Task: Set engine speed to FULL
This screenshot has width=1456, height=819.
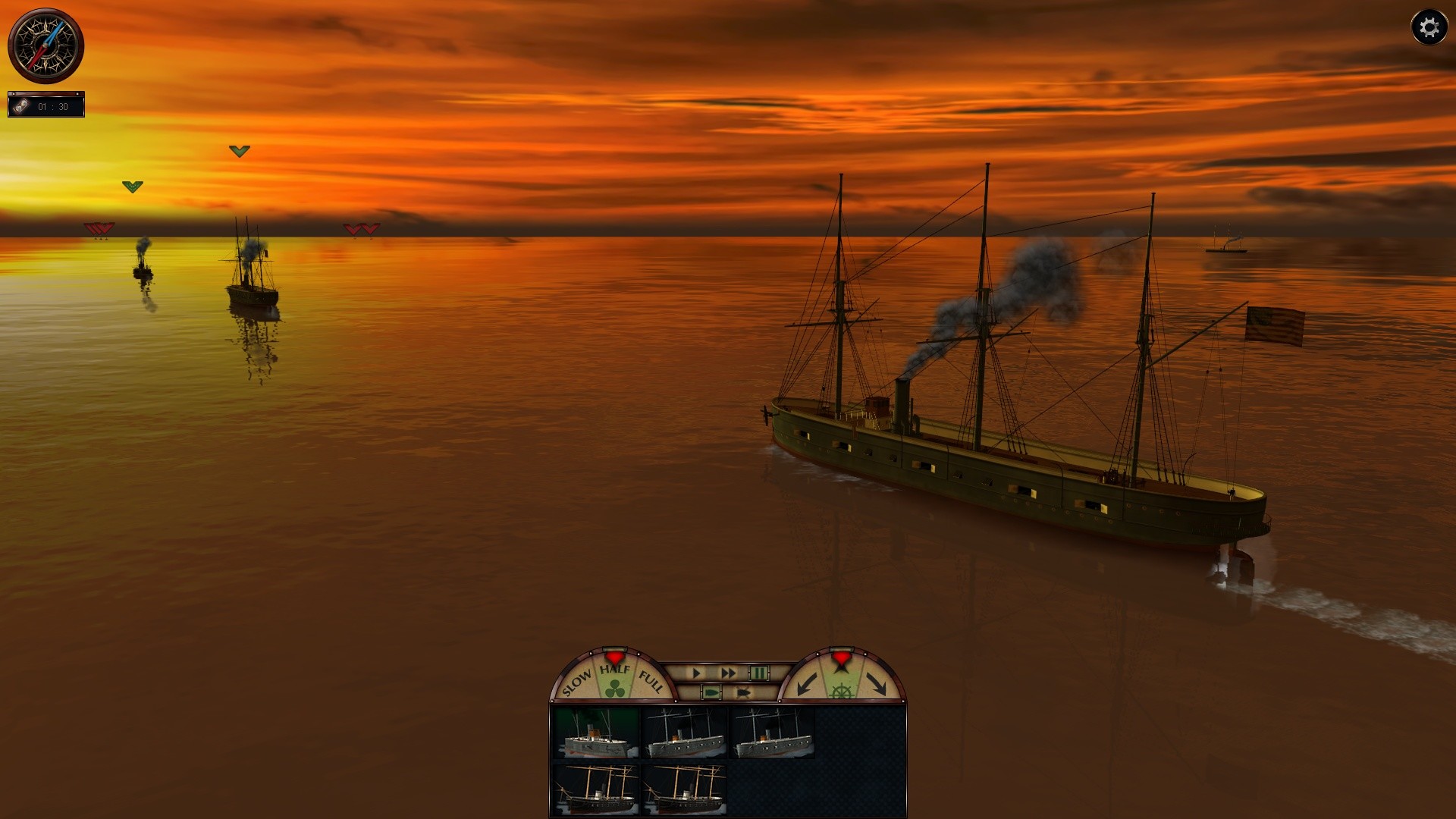Action: coord(649,679)
